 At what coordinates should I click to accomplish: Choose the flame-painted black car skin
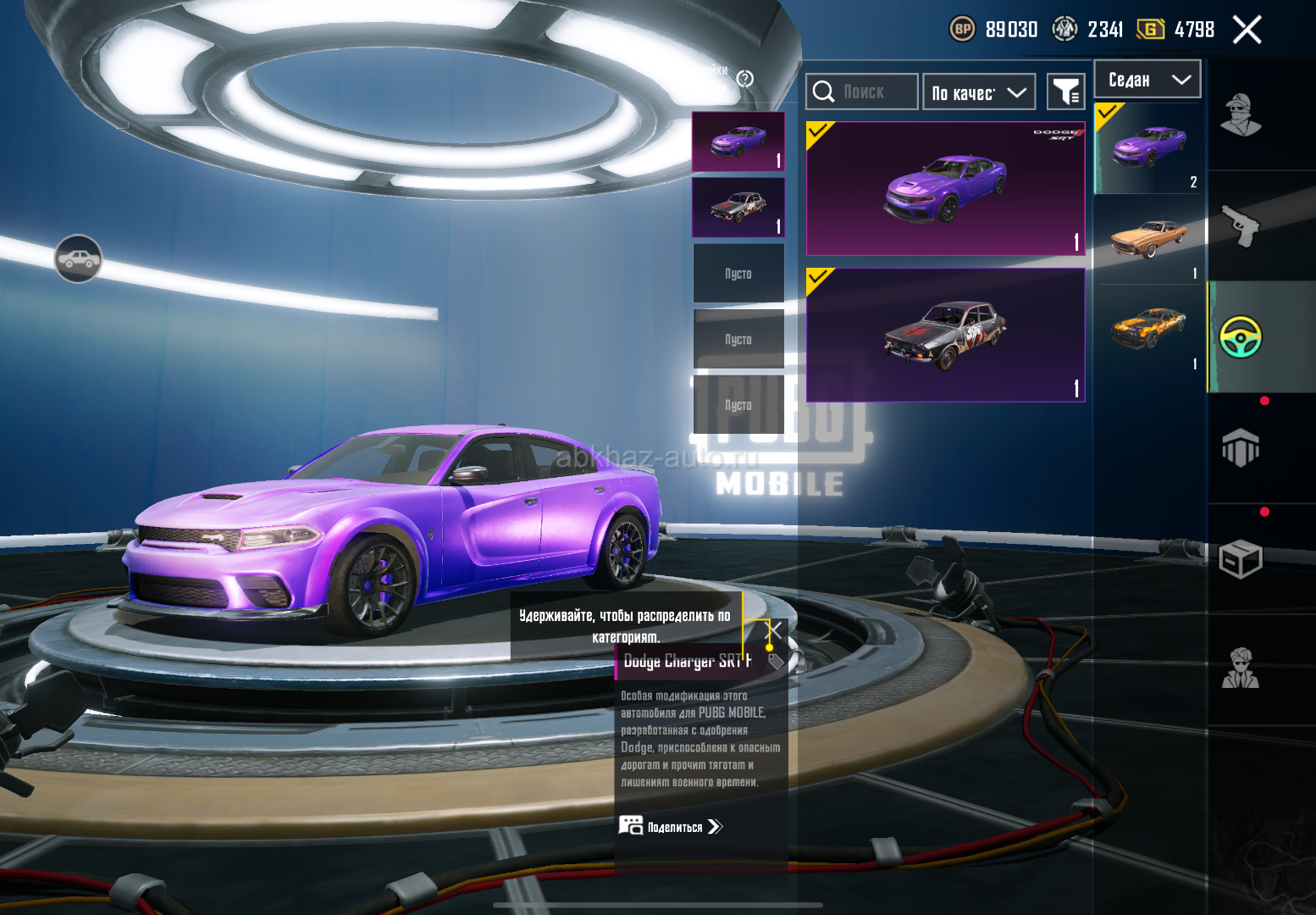(1148, 328)
